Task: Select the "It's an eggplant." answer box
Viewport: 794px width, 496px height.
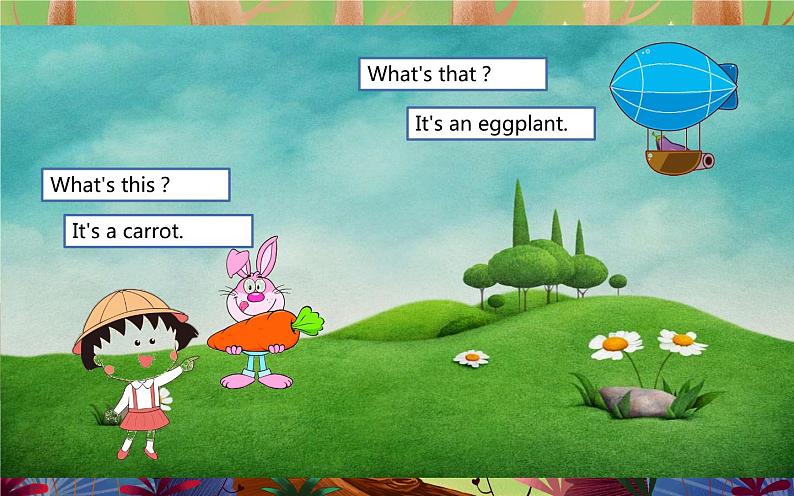Action: point(501,124)
